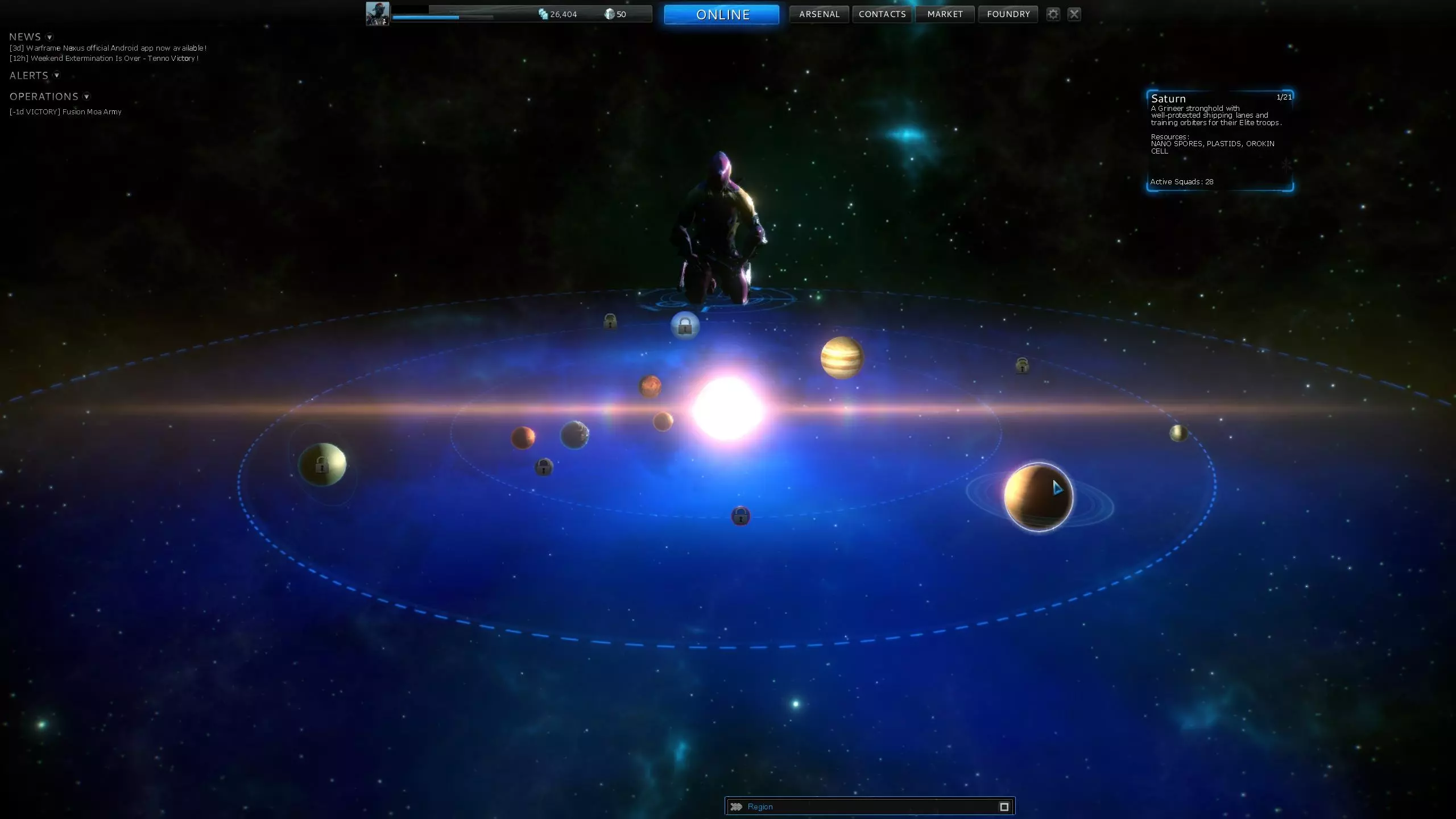
Task: Read the Warframe Nexus Android app news
Action: (108, 48)
